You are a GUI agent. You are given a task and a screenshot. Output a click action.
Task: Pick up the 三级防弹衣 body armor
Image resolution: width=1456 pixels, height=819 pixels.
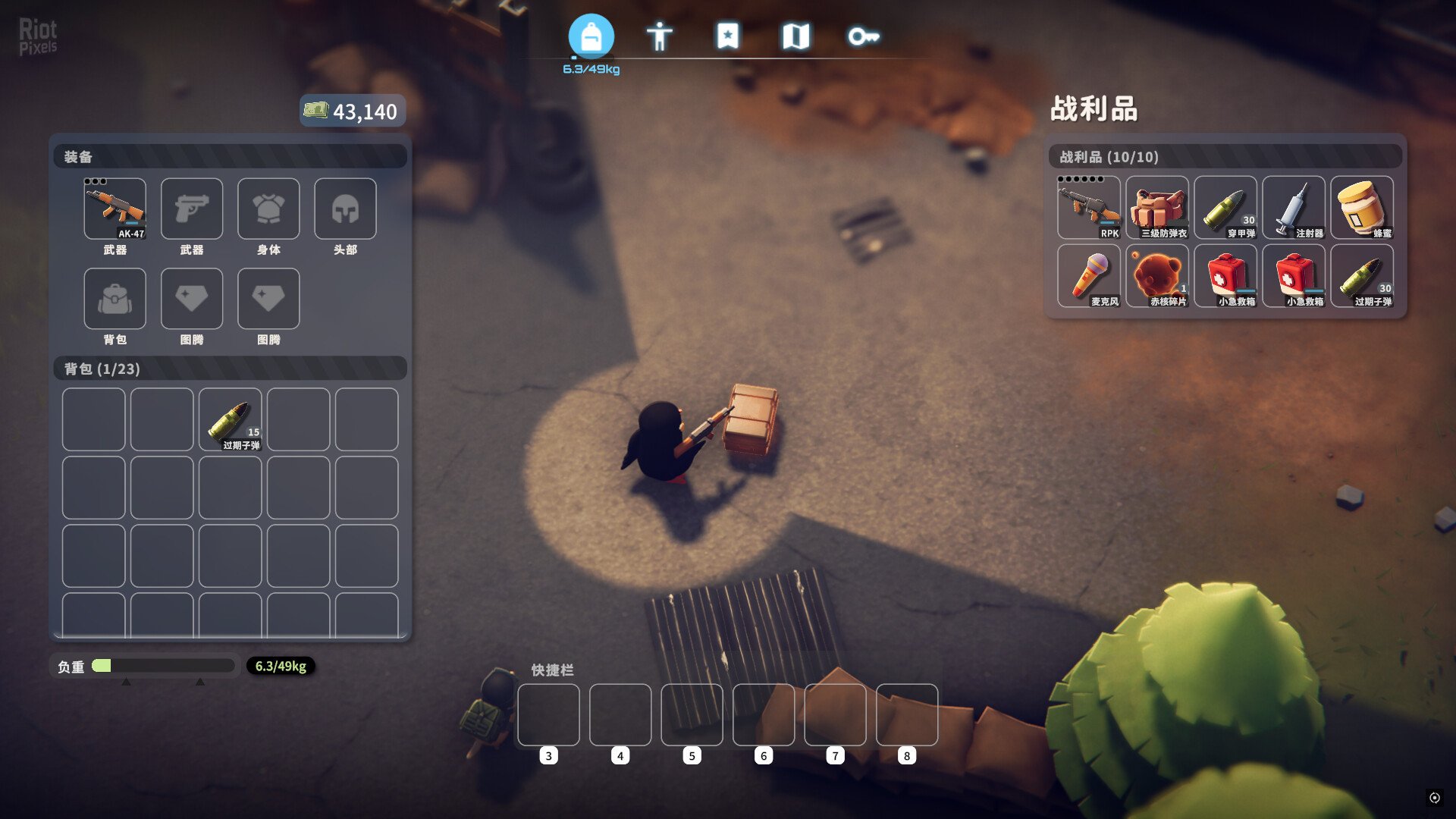click(1158, 206)
